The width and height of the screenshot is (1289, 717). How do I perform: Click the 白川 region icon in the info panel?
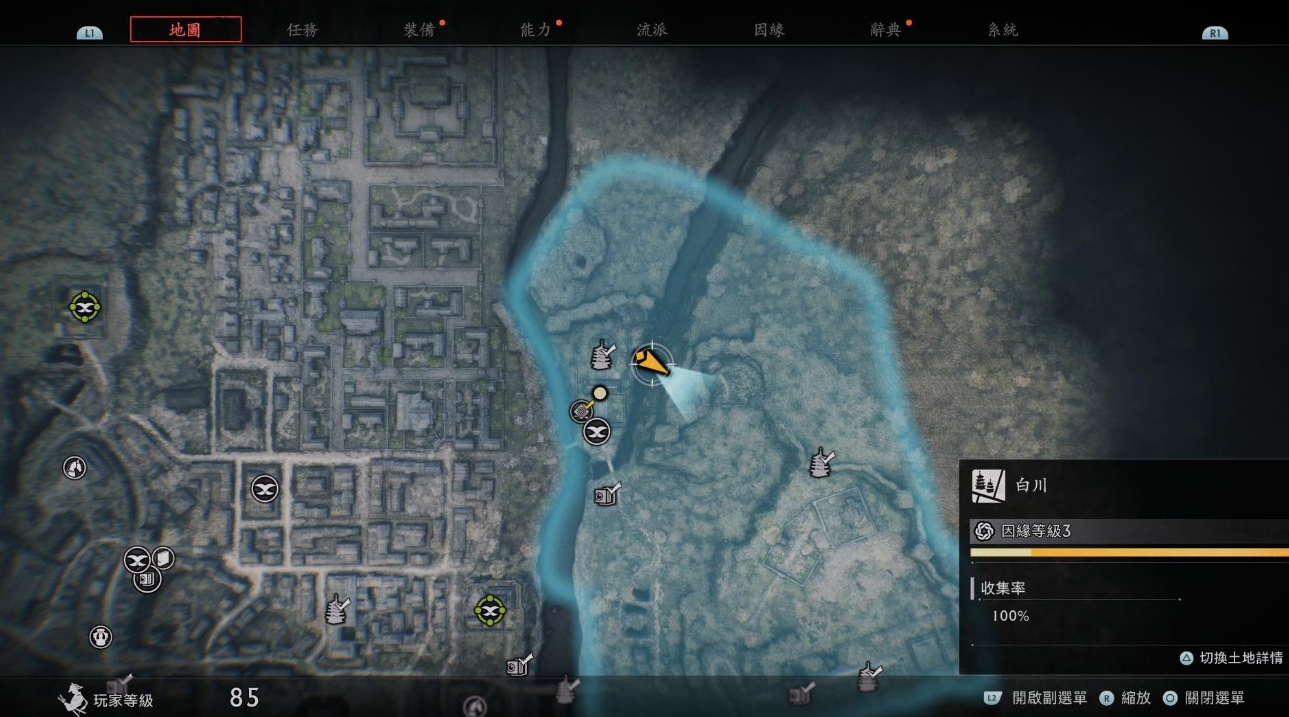click(x=988, y=486)
